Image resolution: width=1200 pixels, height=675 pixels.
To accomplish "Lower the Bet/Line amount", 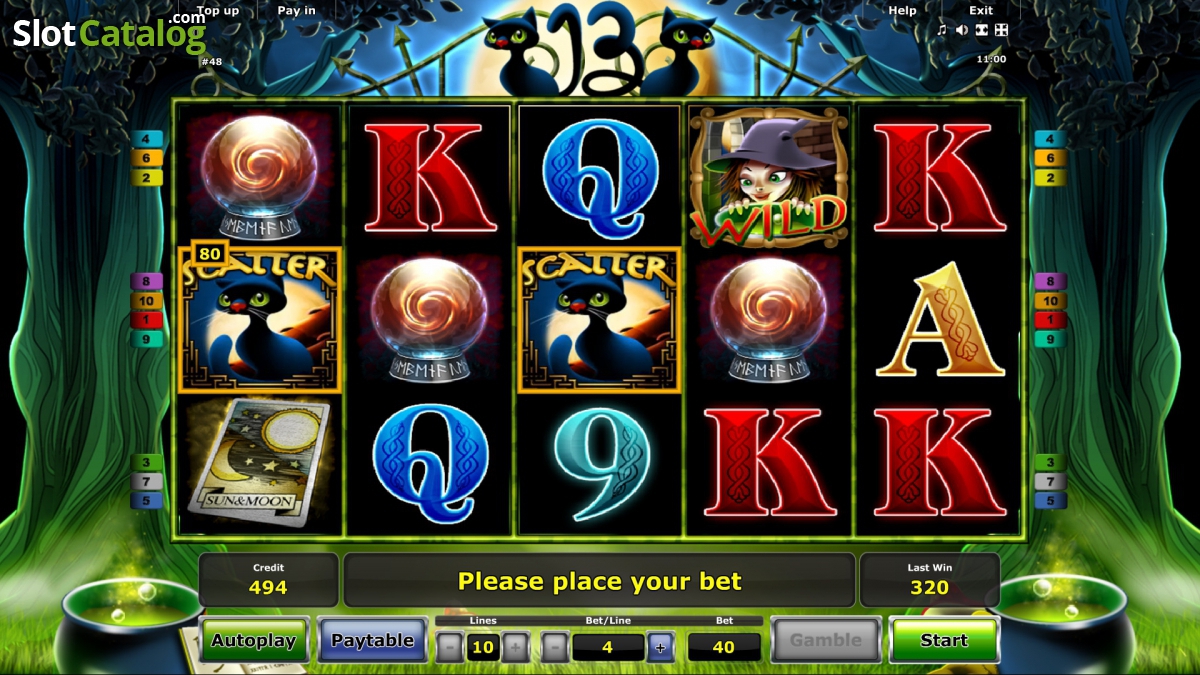I will [555, 647].
